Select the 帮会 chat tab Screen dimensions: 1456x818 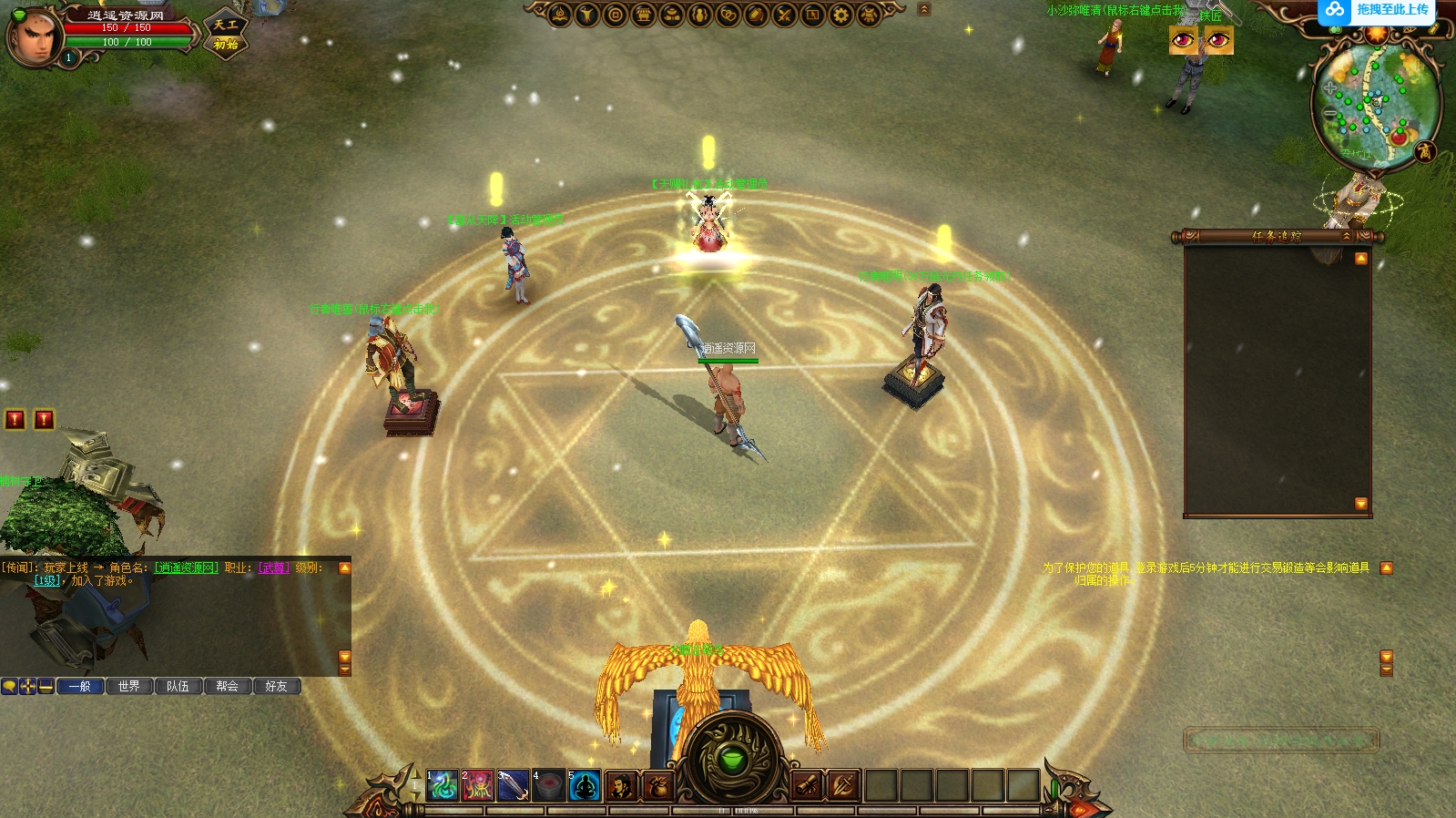(x=228, y=686)
